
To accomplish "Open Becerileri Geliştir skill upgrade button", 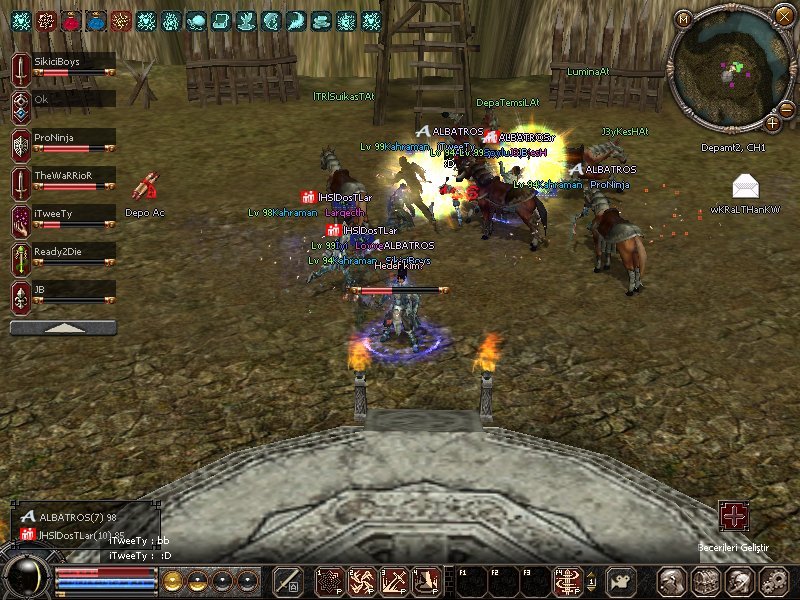I will pyautogui.click(x=734, y=516).
